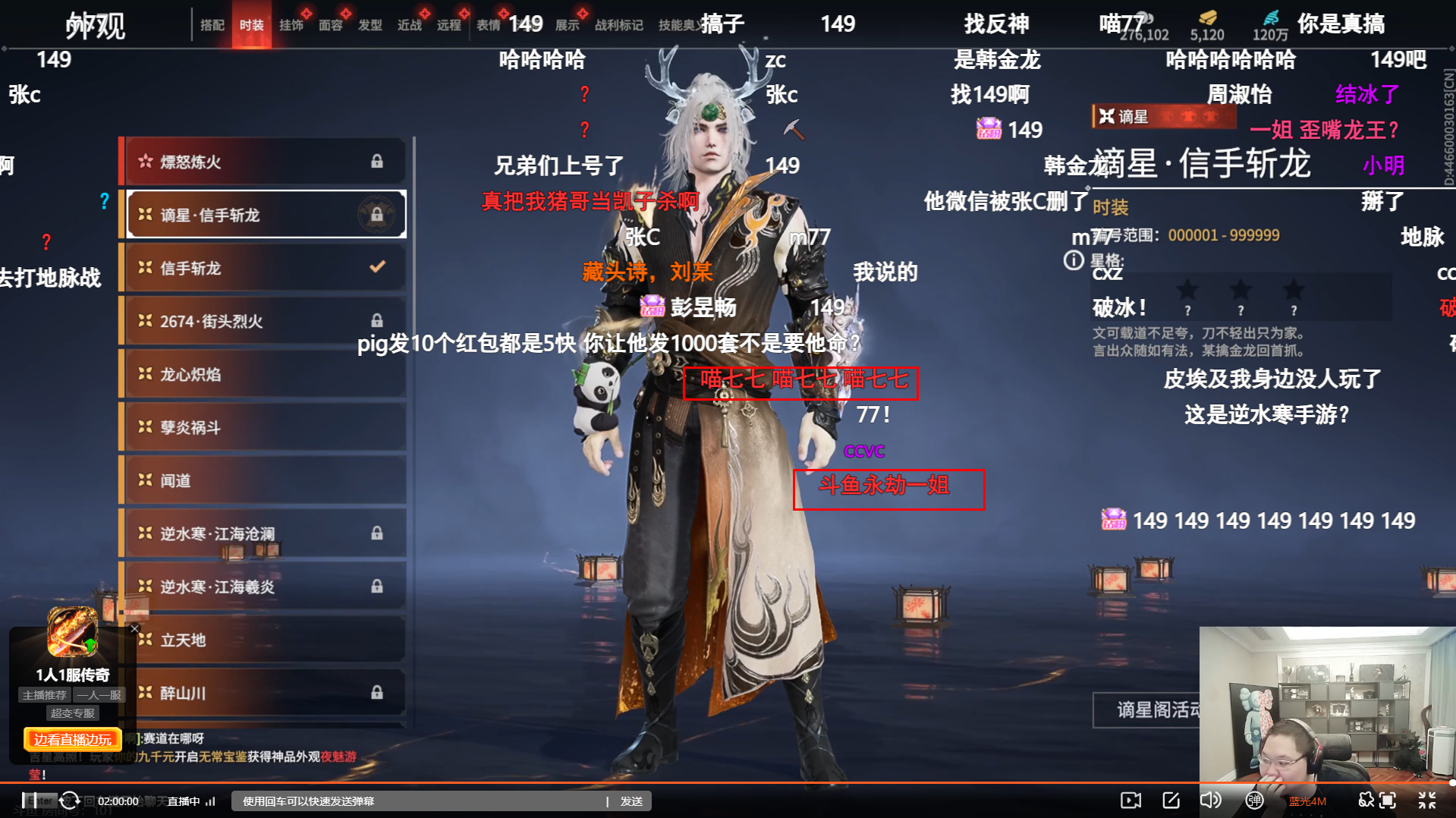Open the 星格 info icon on the right panel
The height and width of the screenshot is (818, 1456).
pos(1073,261)
